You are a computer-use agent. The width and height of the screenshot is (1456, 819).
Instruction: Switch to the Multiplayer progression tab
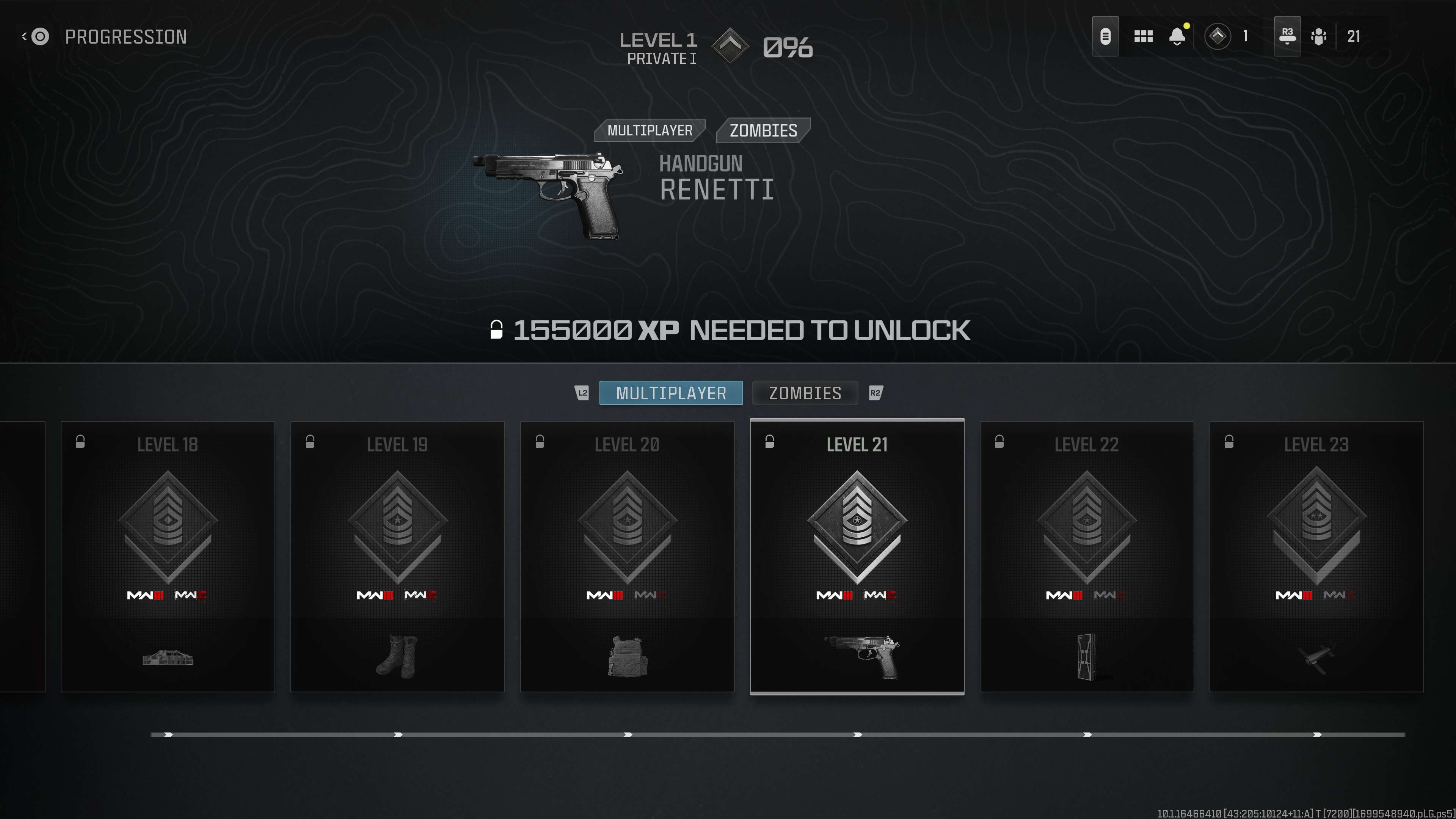point(671,393)
